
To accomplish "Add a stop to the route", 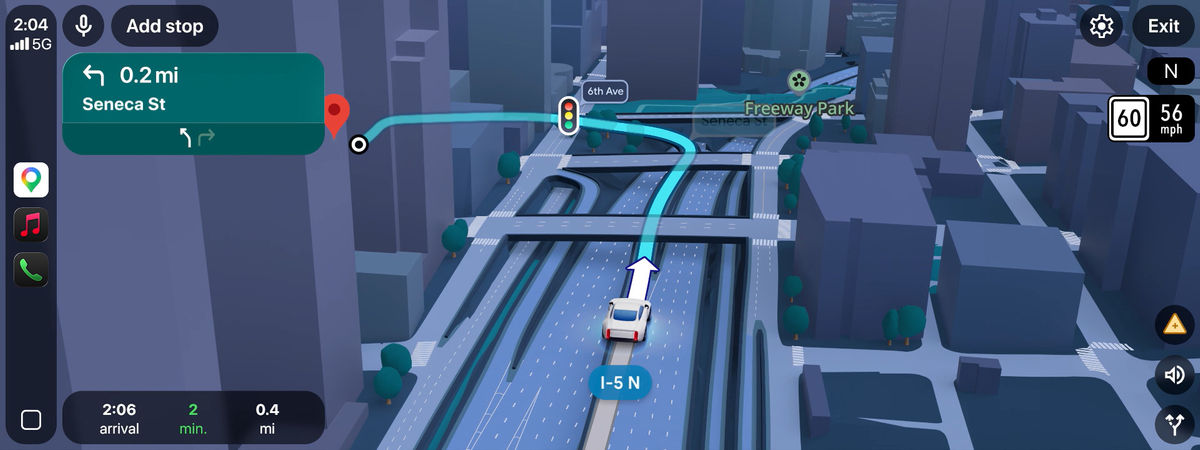I will (165, 26).
